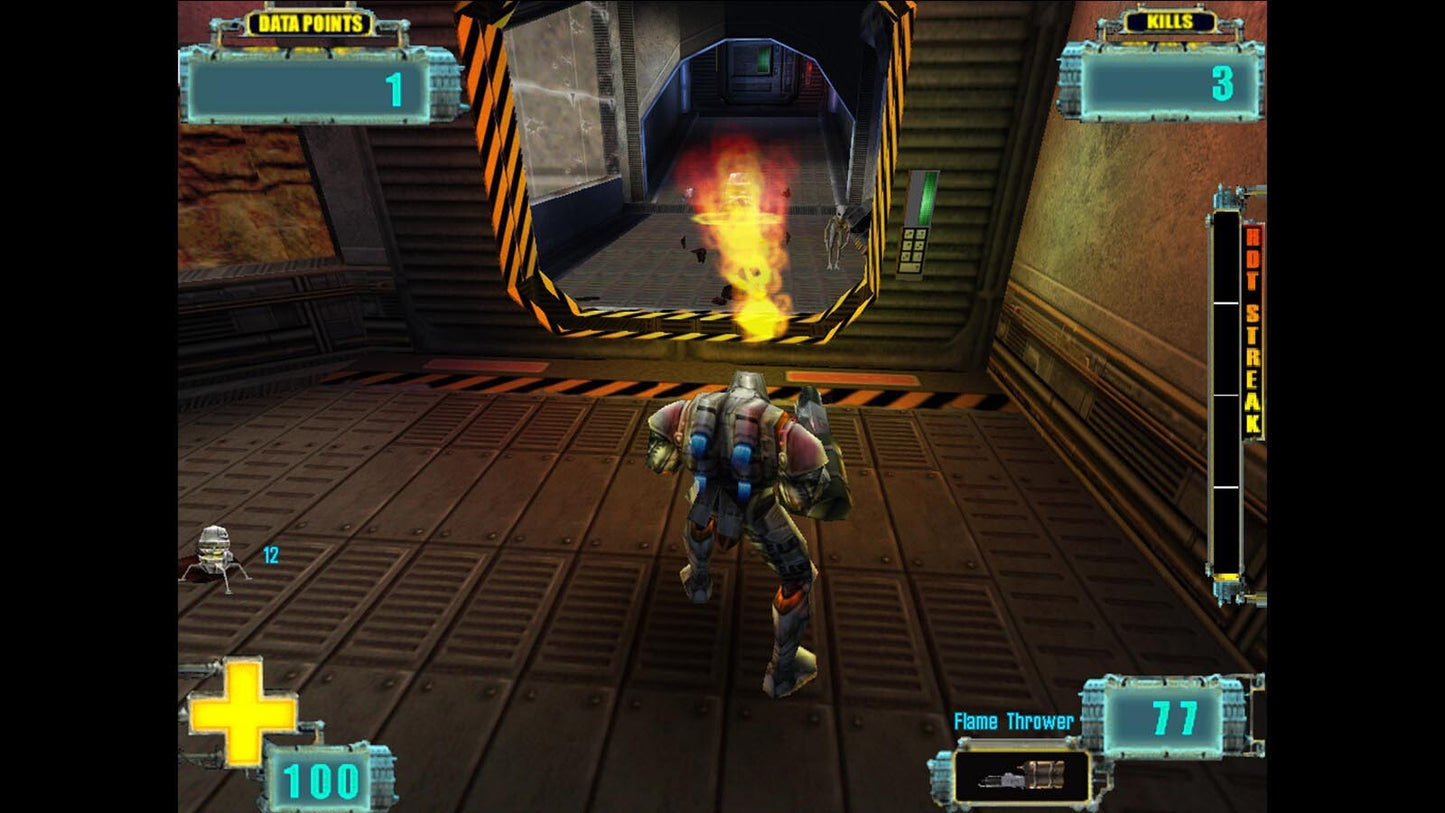Click the skeletal alien in the corridor
This screenshot has height=813, width=1445.
[833, 240]
